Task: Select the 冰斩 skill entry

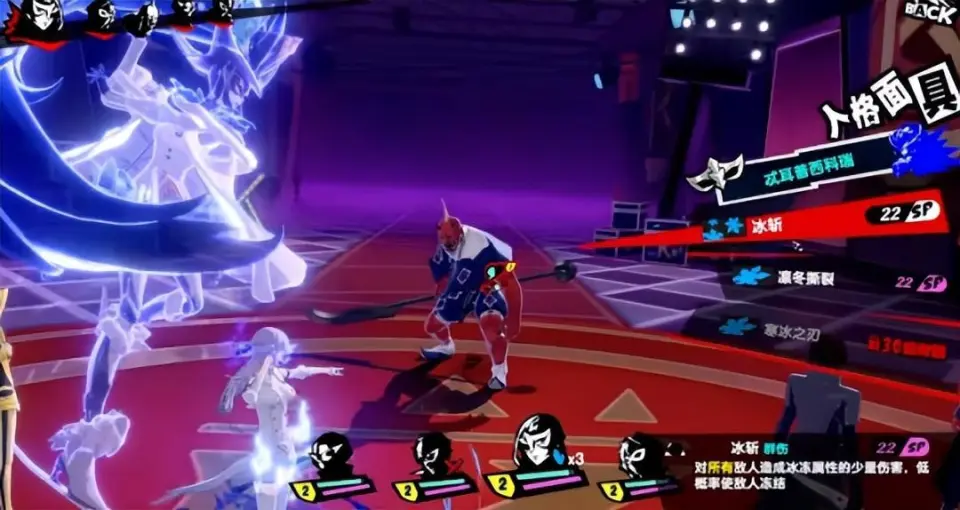Action: pos(790,225)
